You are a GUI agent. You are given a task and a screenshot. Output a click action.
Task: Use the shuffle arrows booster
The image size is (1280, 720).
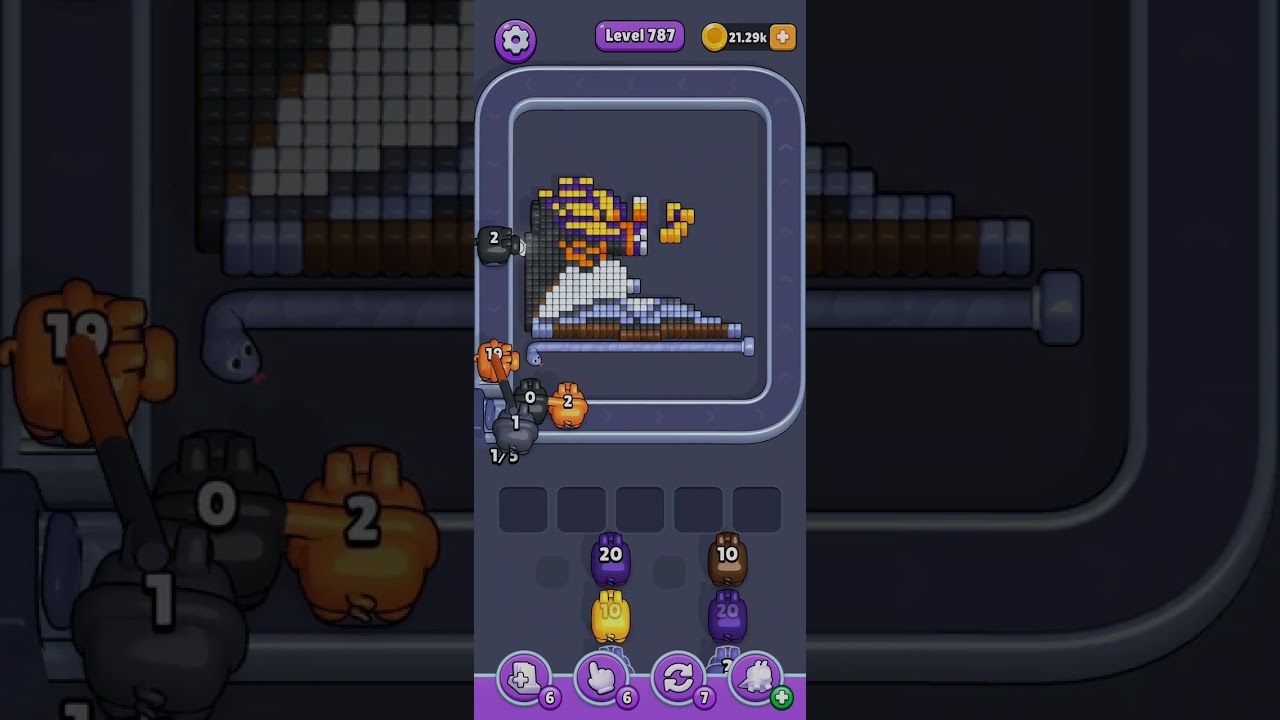[678, 679]
